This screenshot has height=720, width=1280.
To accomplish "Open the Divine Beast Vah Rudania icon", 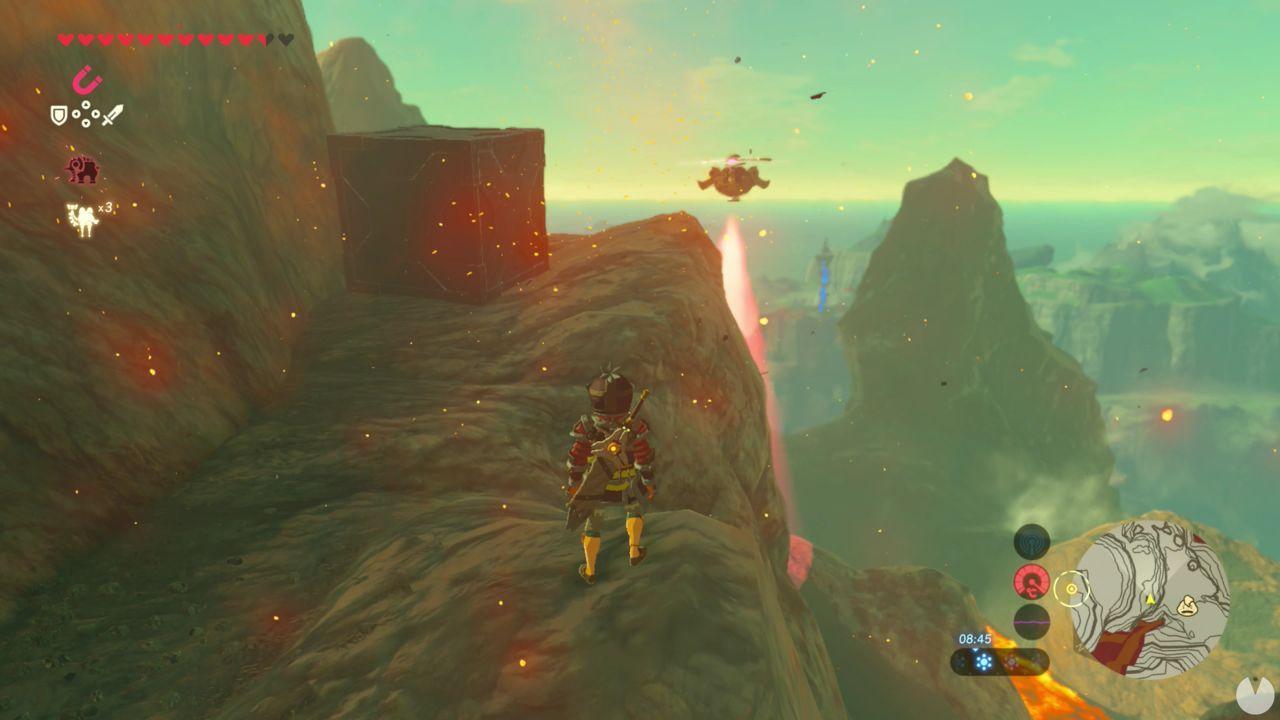I will 83,168.
